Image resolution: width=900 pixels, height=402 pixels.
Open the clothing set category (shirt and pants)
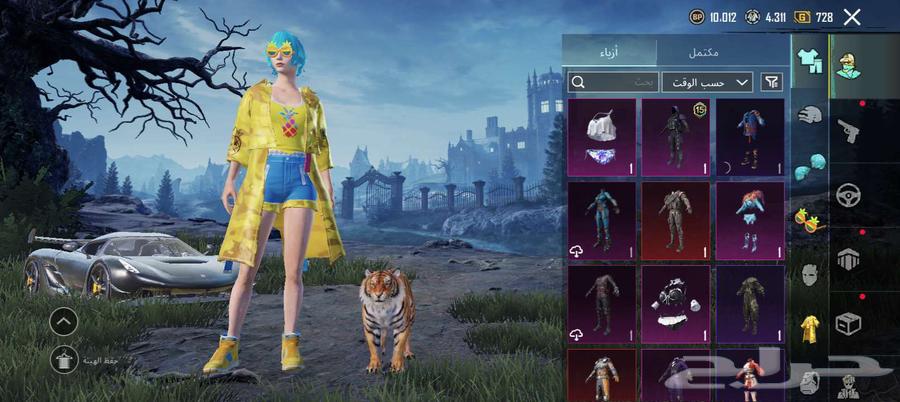point(810,62)
